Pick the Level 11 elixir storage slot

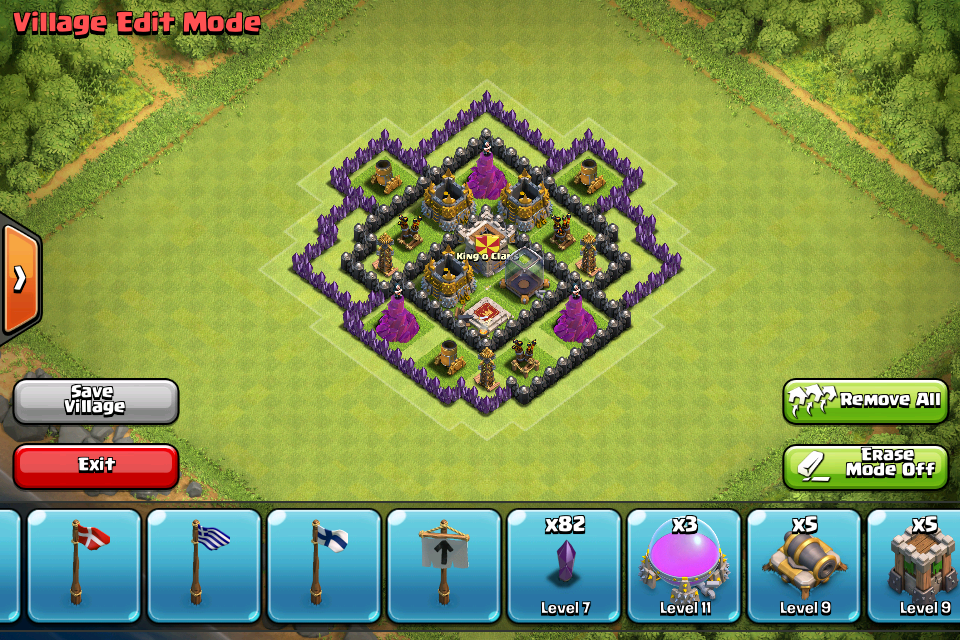pos(685,565)
